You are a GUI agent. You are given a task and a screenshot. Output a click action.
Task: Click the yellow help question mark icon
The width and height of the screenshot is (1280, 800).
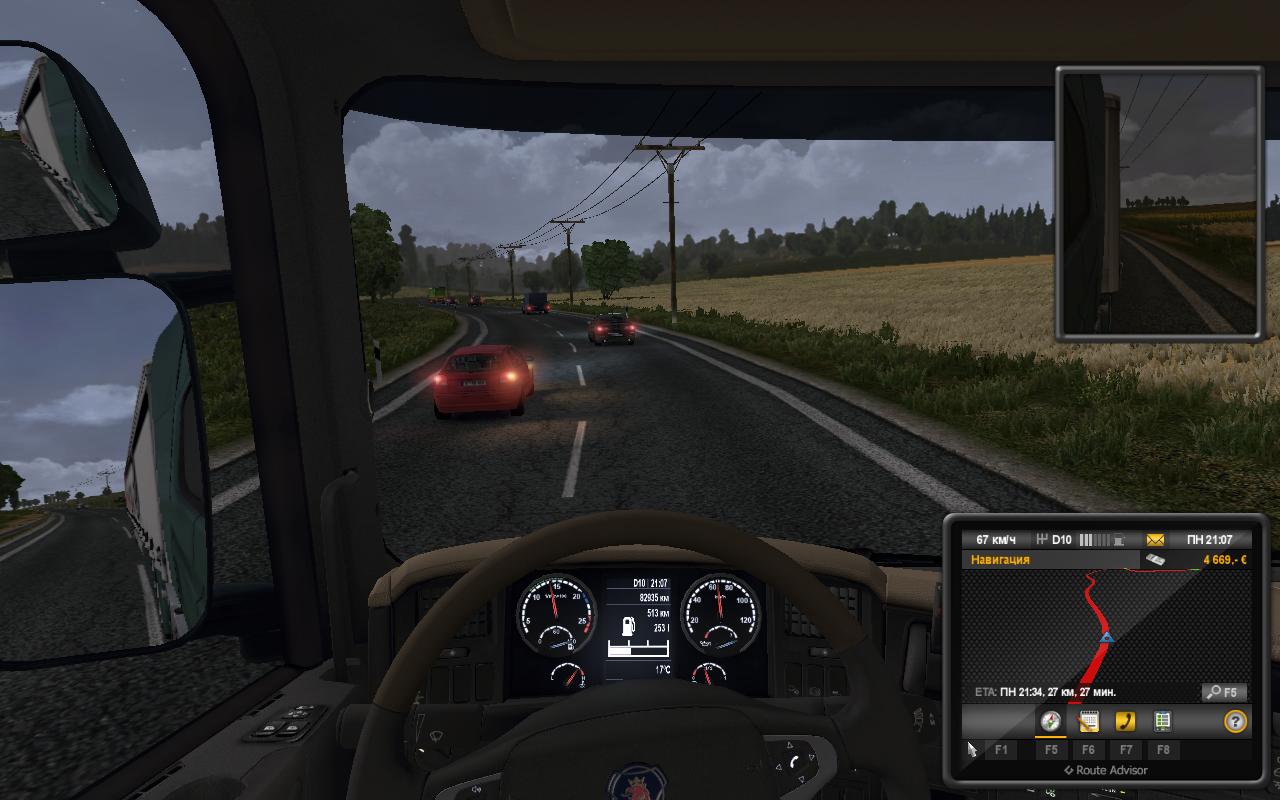1235,722
